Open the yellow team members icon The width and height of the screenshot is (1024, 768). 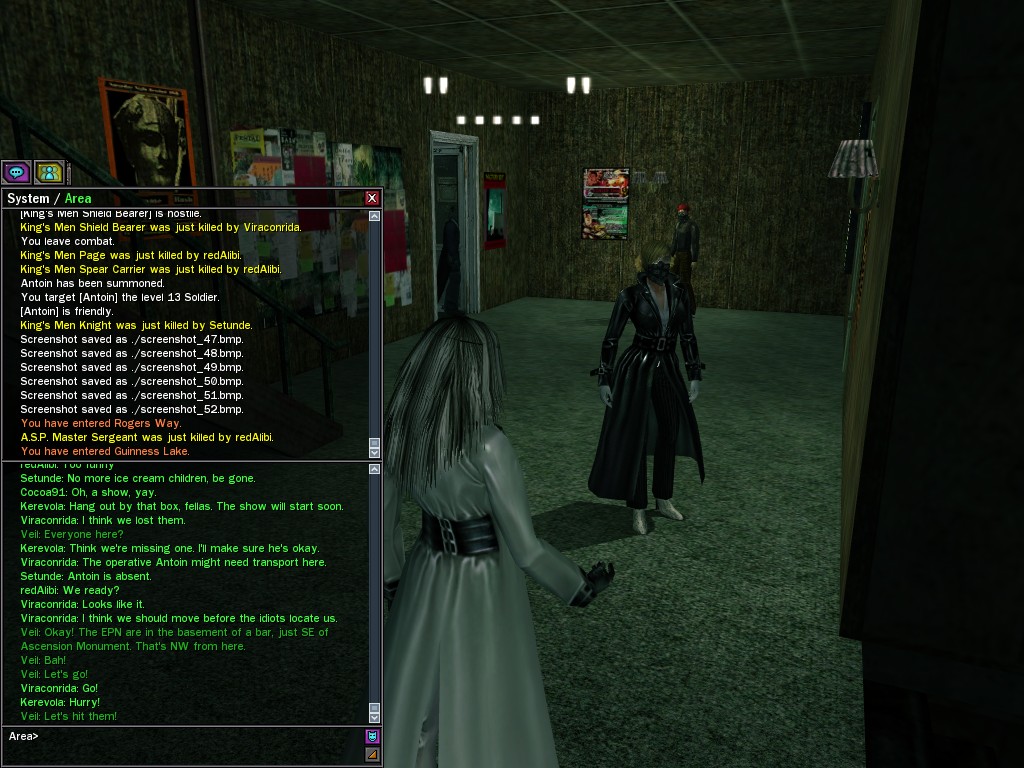(49, 172)
